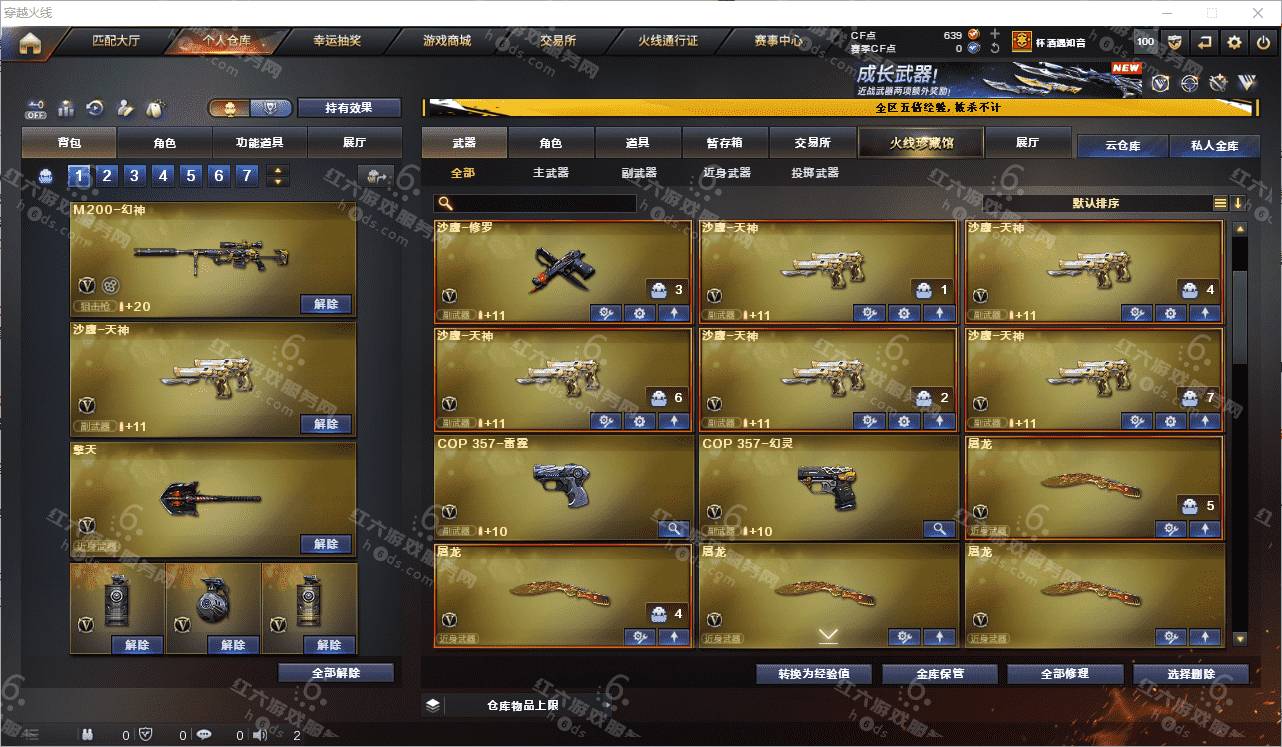Screen dimensions: 1282x747
Task: Open the 默认排序 sort dropdown
Action: click(x=1096, y=203)
